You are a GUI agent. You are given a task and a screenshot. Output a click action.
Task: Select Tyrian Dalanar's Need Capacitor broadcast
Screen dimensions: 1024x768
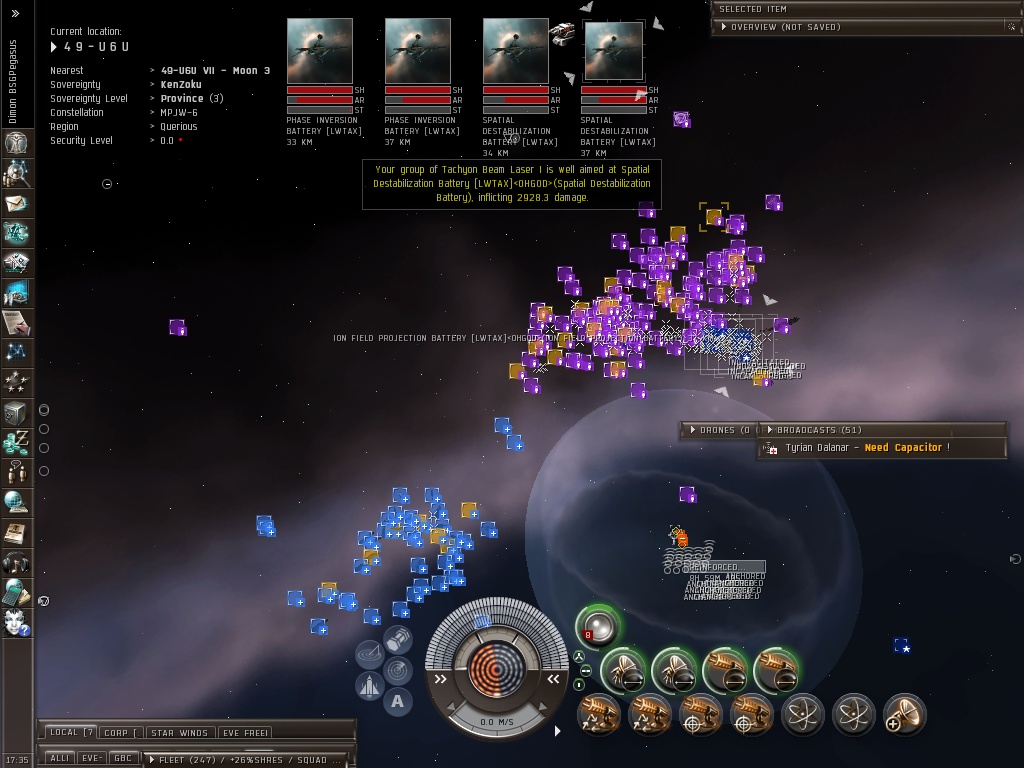click(x=866, y=448)
